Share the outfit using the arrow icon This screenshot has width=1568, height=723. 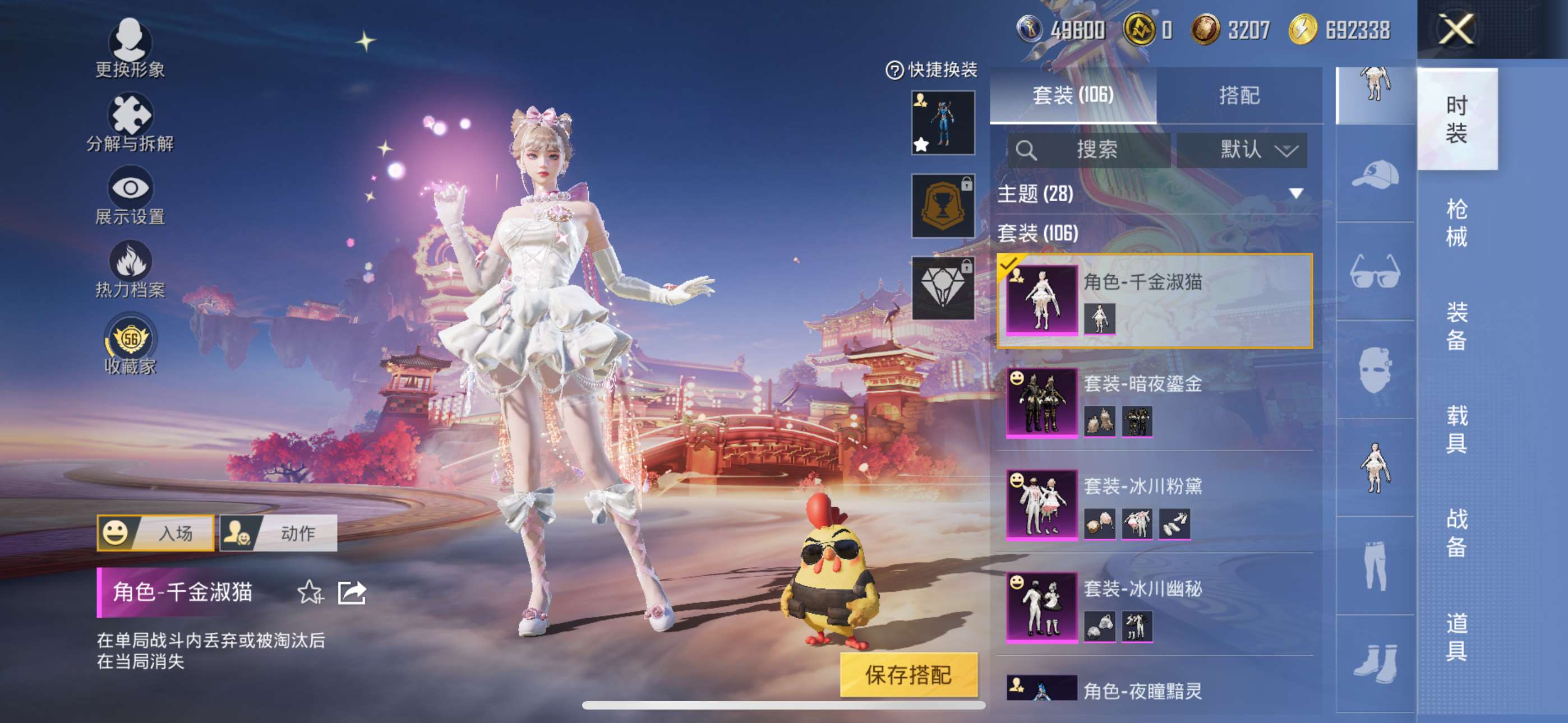coord(352,591)
